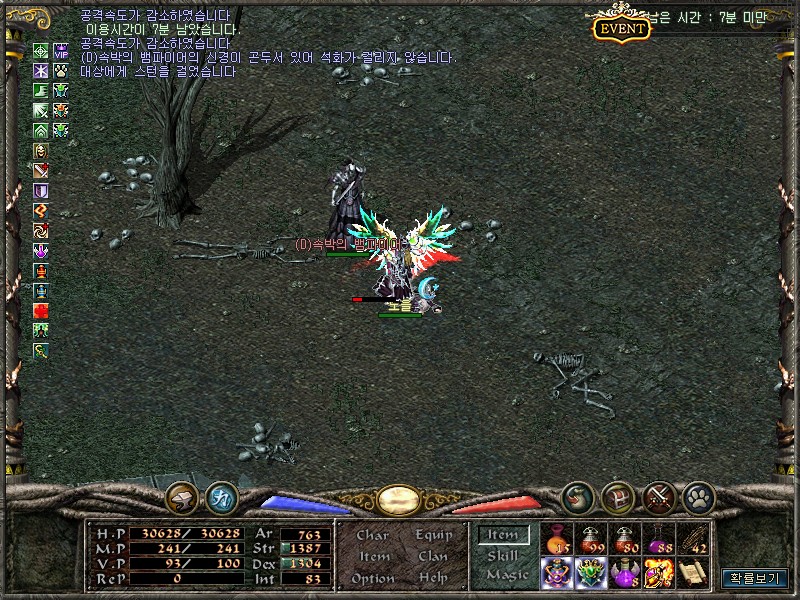
Task: Open the Char menu
Action: coord(373,535)
